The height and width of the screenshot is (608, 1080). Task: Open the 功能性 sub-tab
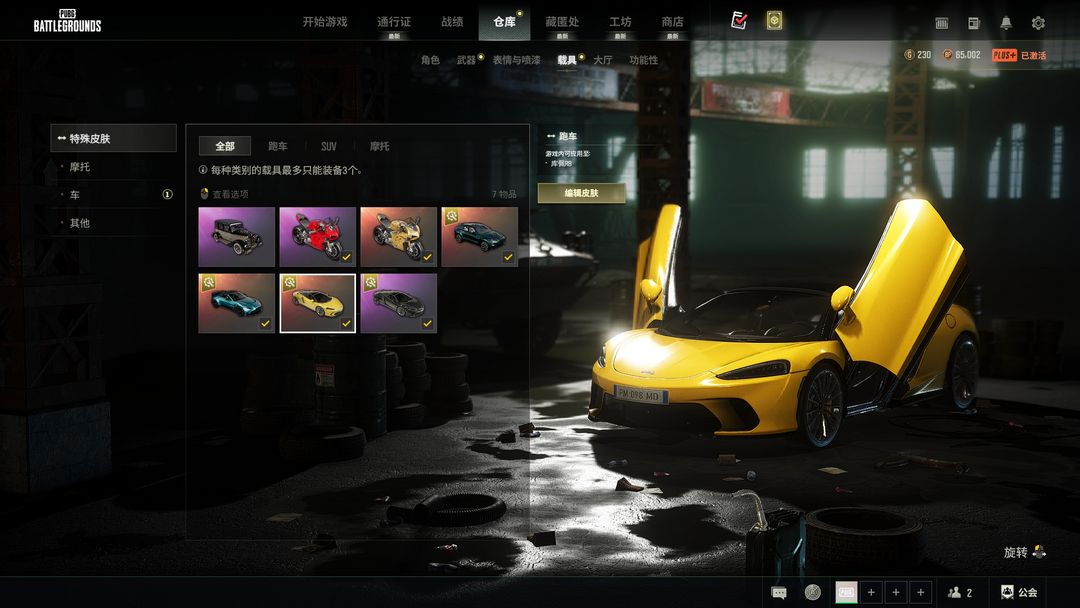(643, 60)
